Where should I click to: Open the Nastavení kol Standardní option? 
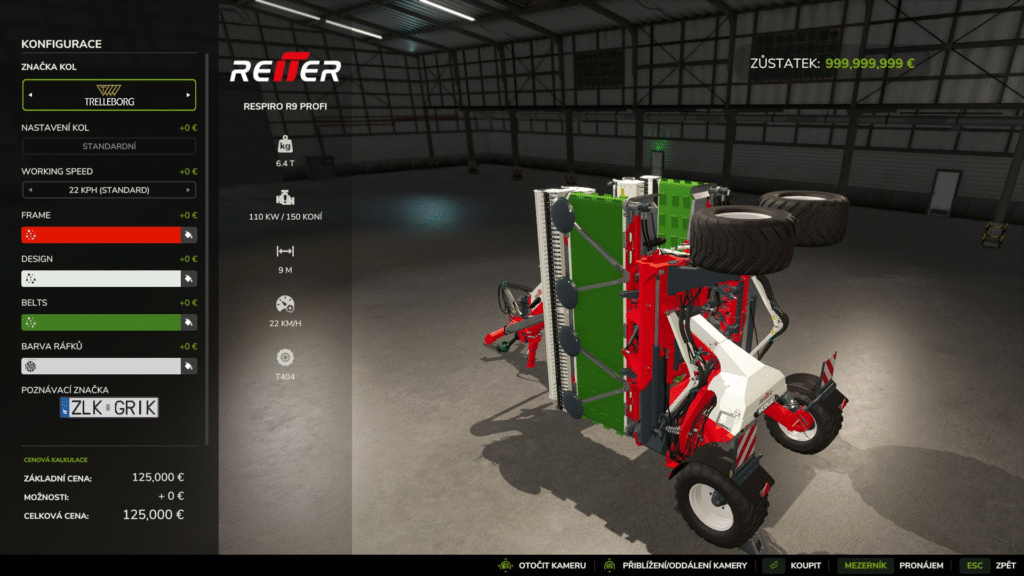tap(109, 146)
